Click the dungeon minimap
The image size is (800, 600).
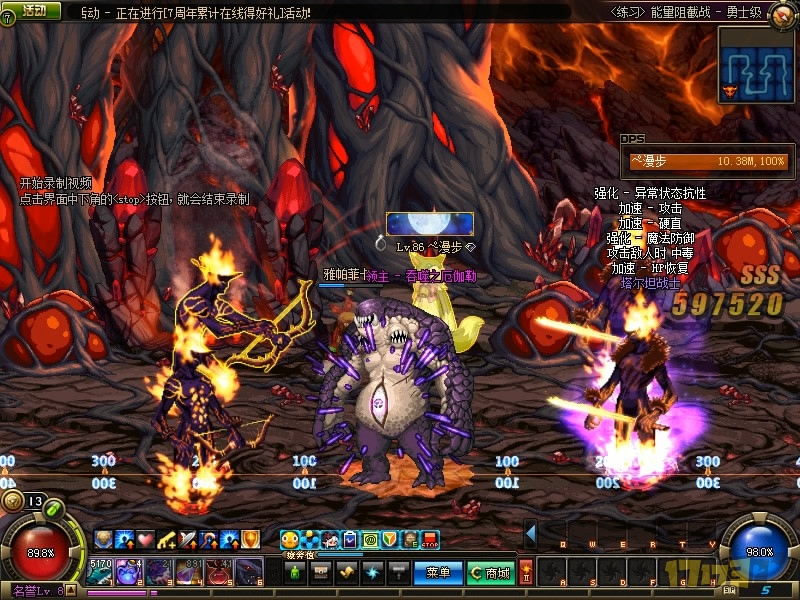pyautogui.click(x=756, y=64)
